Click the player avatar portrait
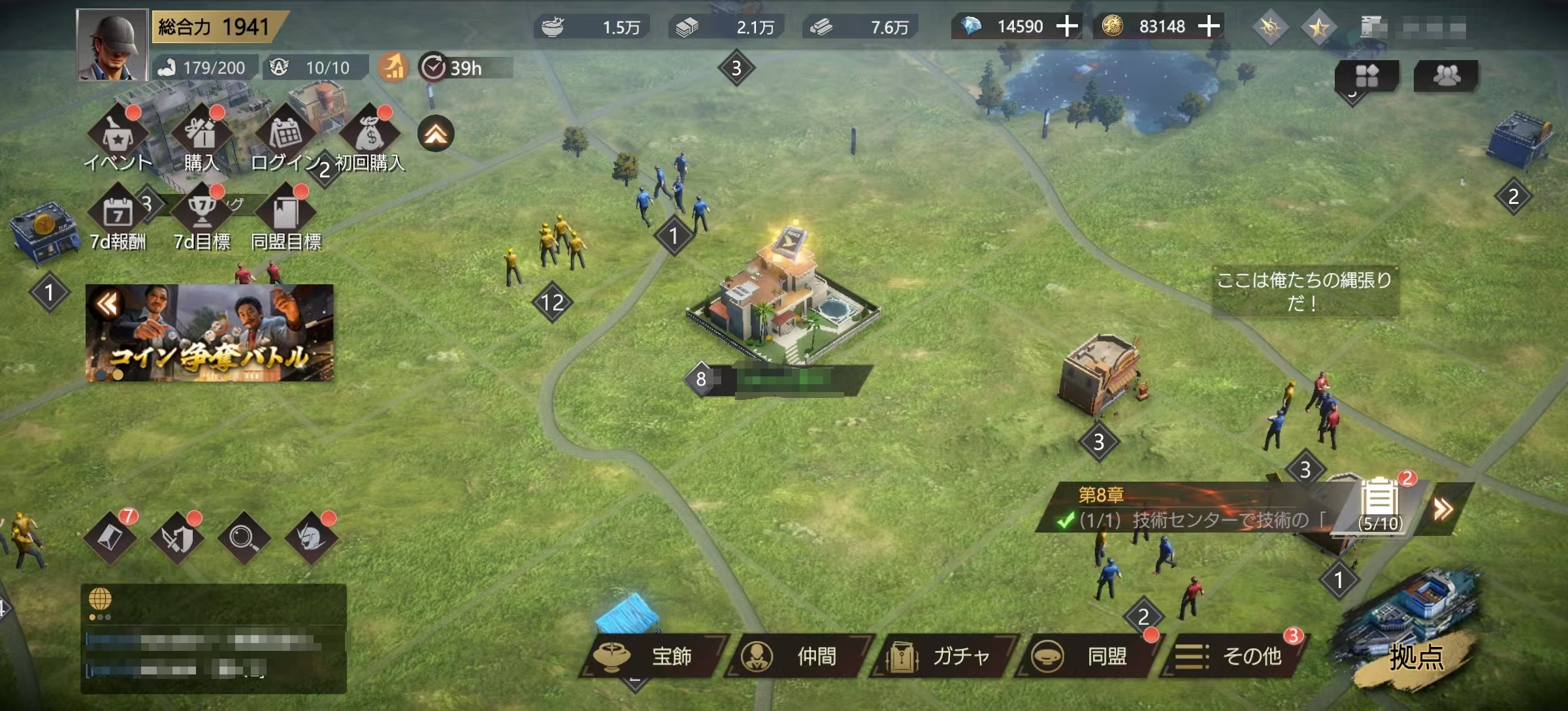 point(112,46)
